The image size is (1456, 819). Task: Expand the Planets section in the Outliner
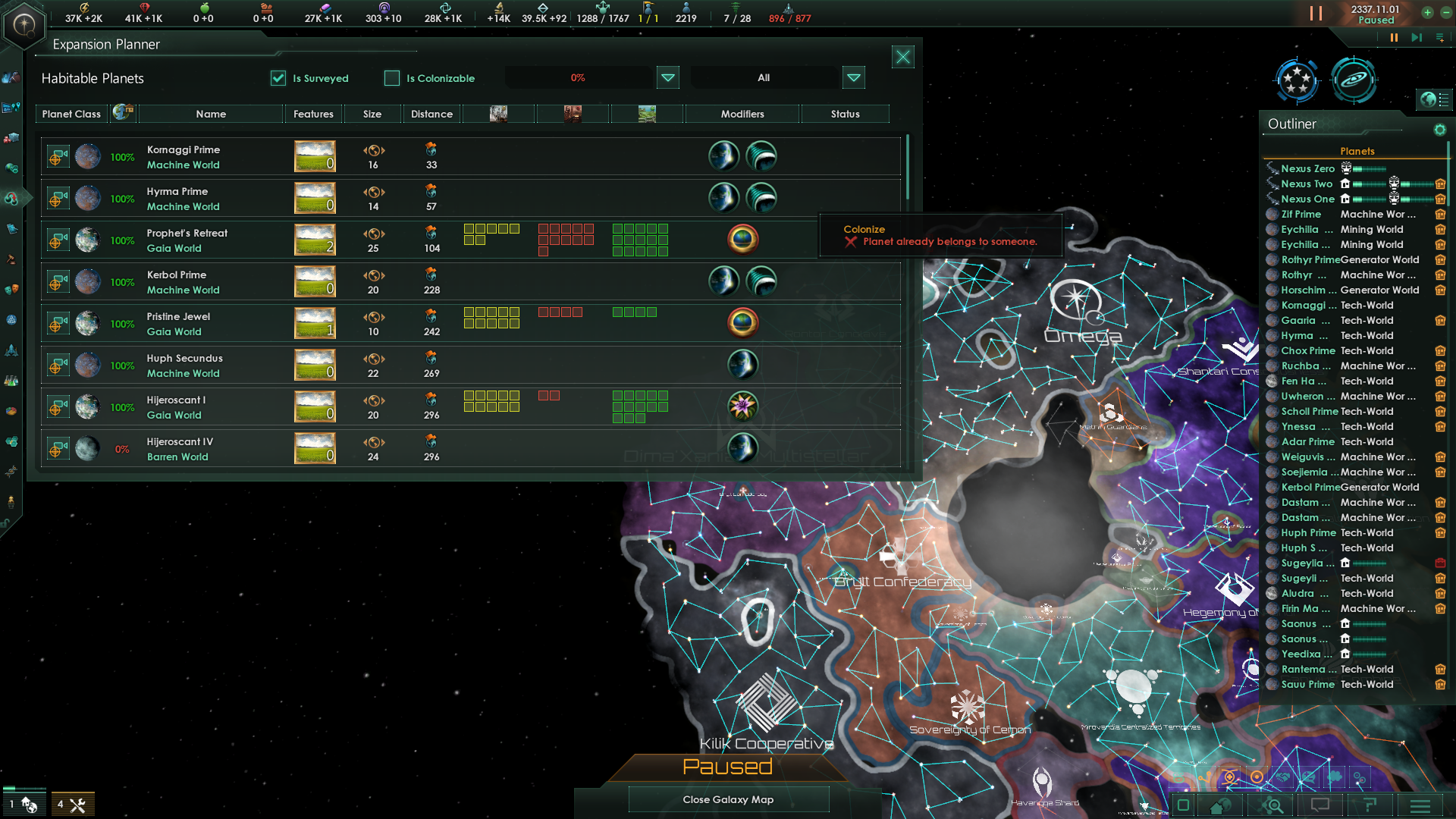point(1357,151)
